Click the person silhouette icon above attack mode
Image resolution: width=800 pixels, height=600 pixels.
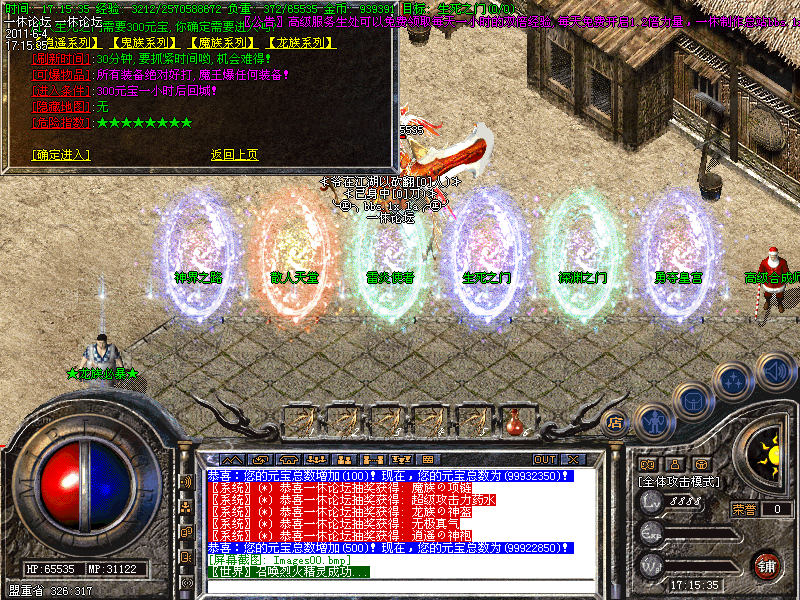pos(676,464)
